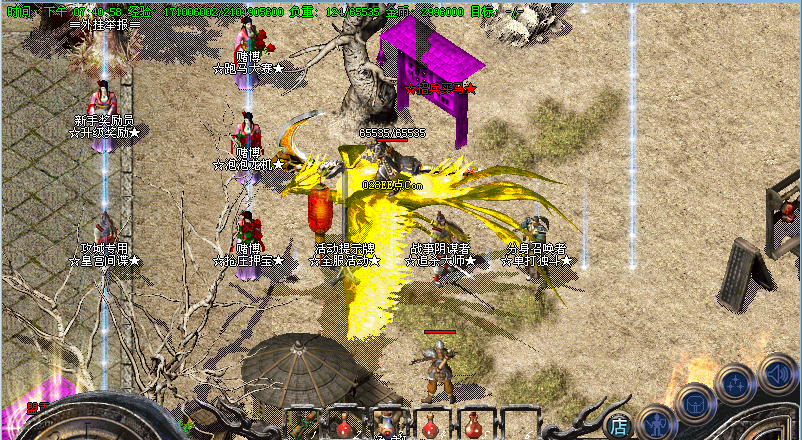The width and height of the screenshot is (802, 440).
Task: Use the green scroll bundle in the belt
Action: [304, 424]
